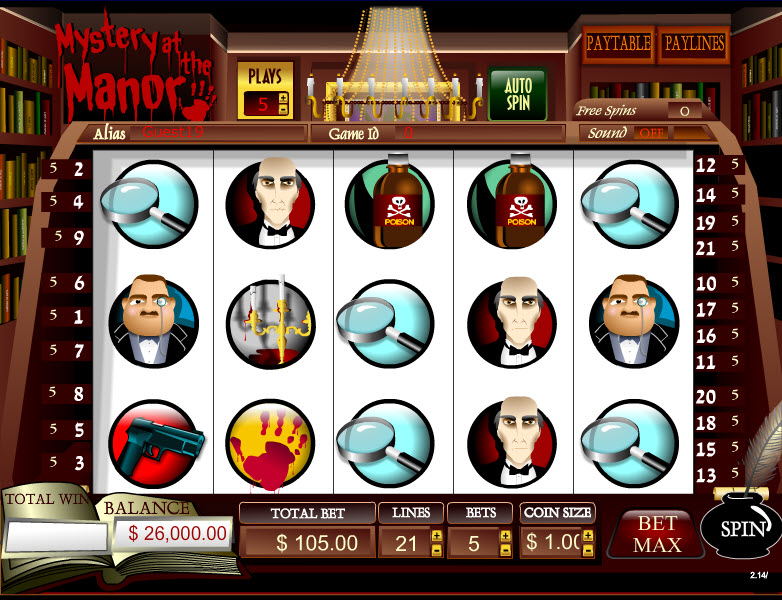Select payline marker number 2

[x=78, y=170]
